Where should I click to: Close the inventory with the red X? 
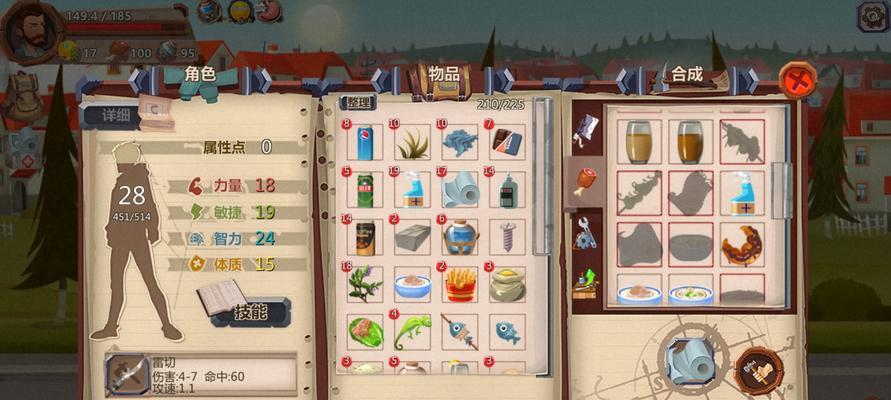coord(797,77)
